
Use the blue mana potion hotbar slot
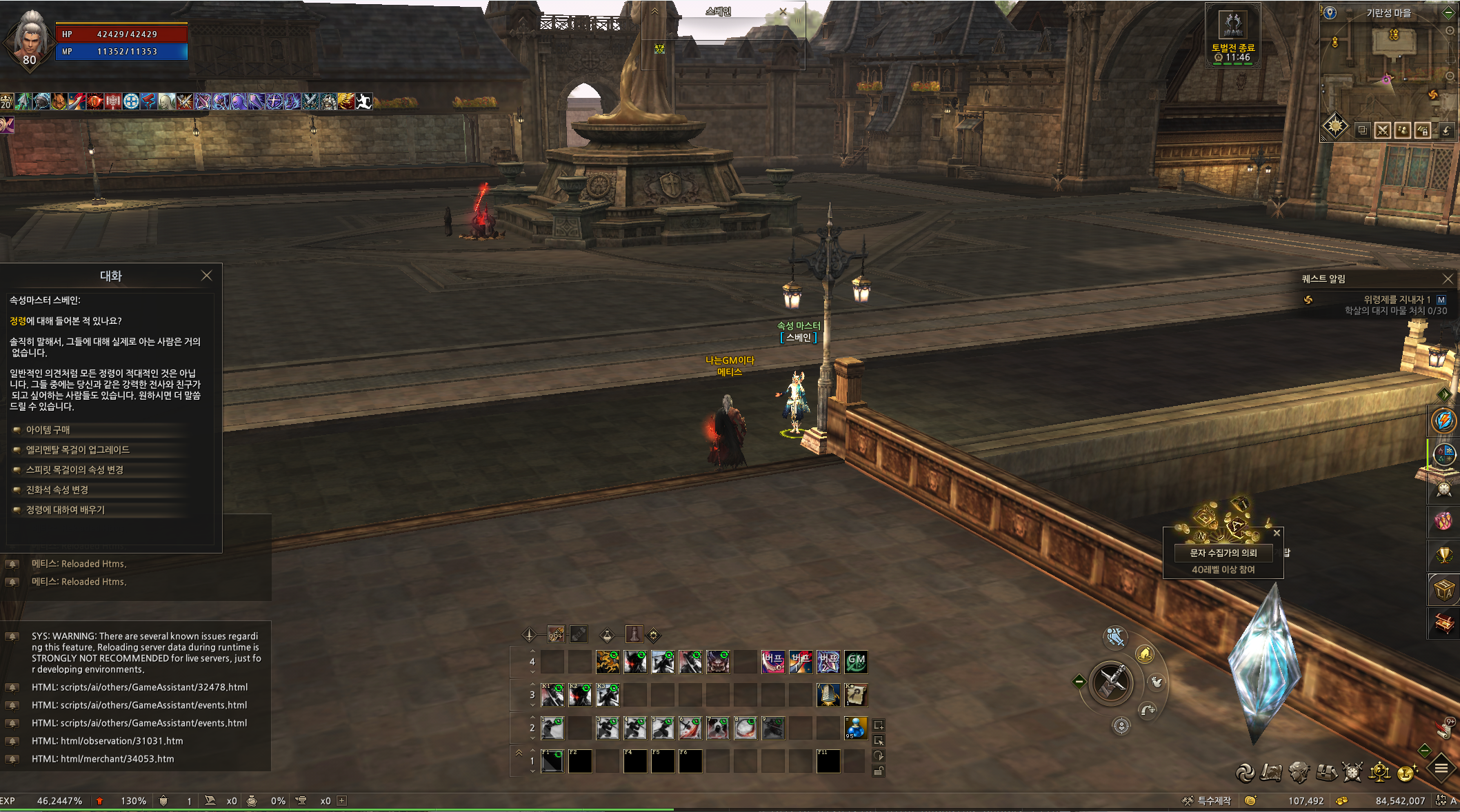855,727
